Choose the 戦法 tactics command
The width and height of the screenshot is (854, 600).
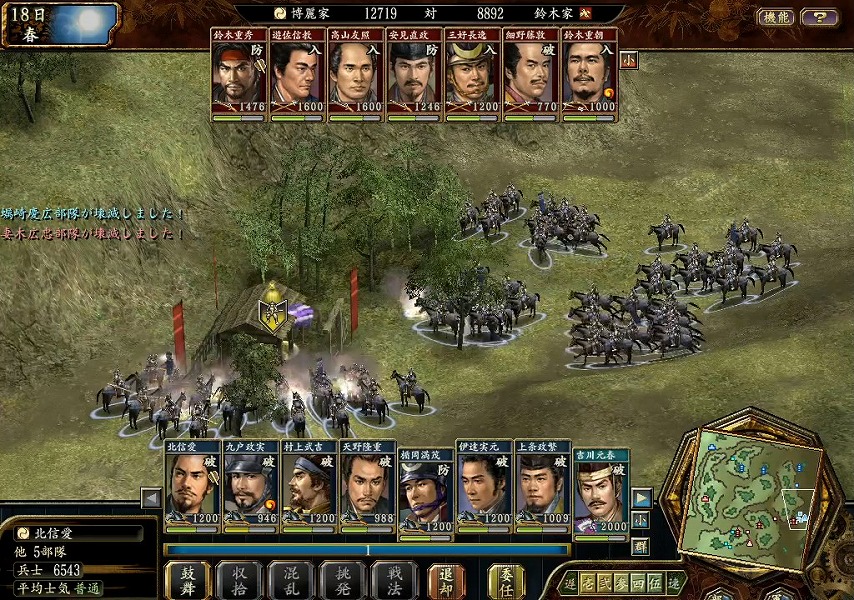[x=394, y=580]
